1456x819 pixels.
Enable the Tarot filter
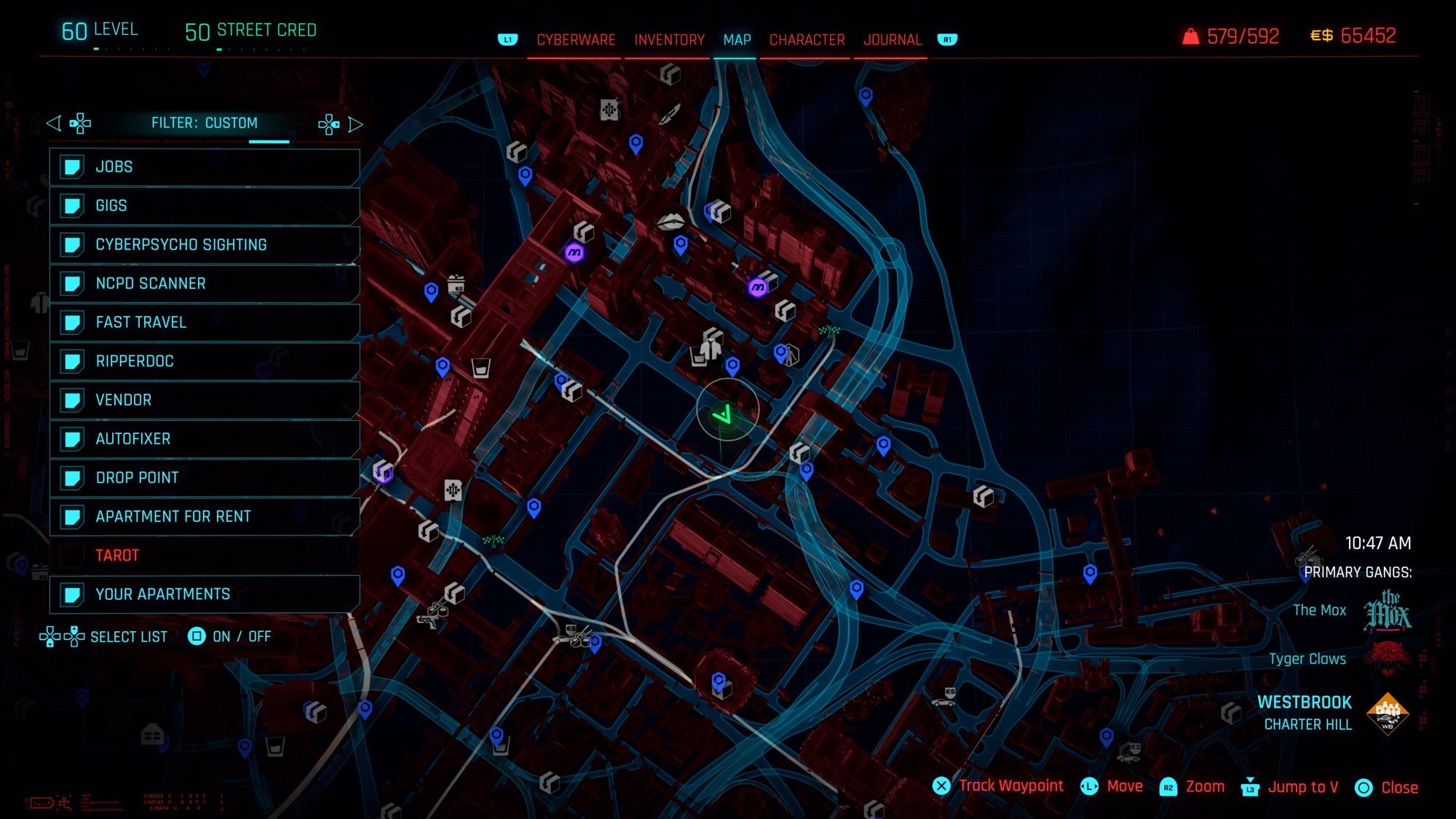(x=204, y=555)
